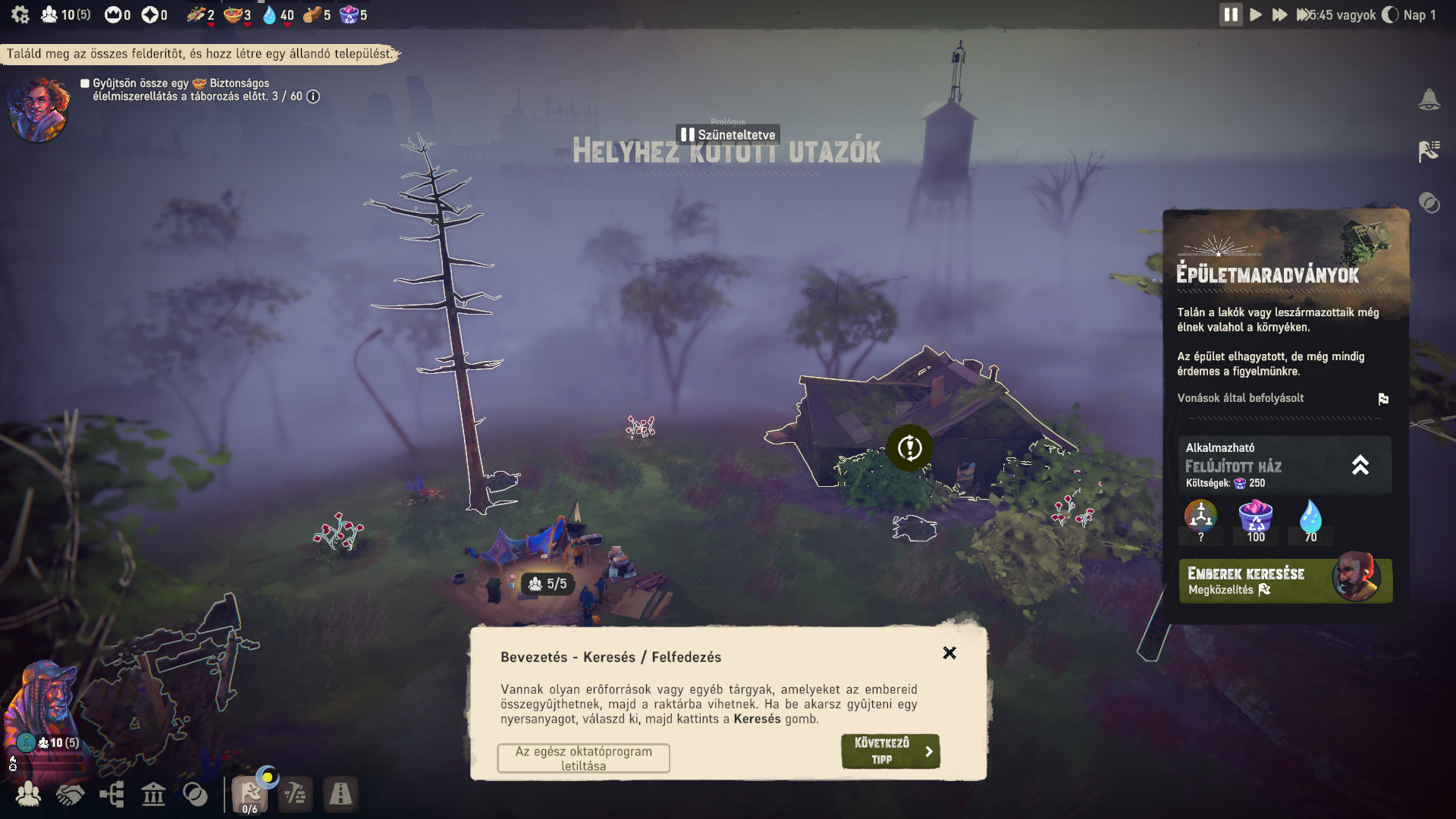
Task: Click Következő Tipp for next tip
Action: click(x=890, y=751)
